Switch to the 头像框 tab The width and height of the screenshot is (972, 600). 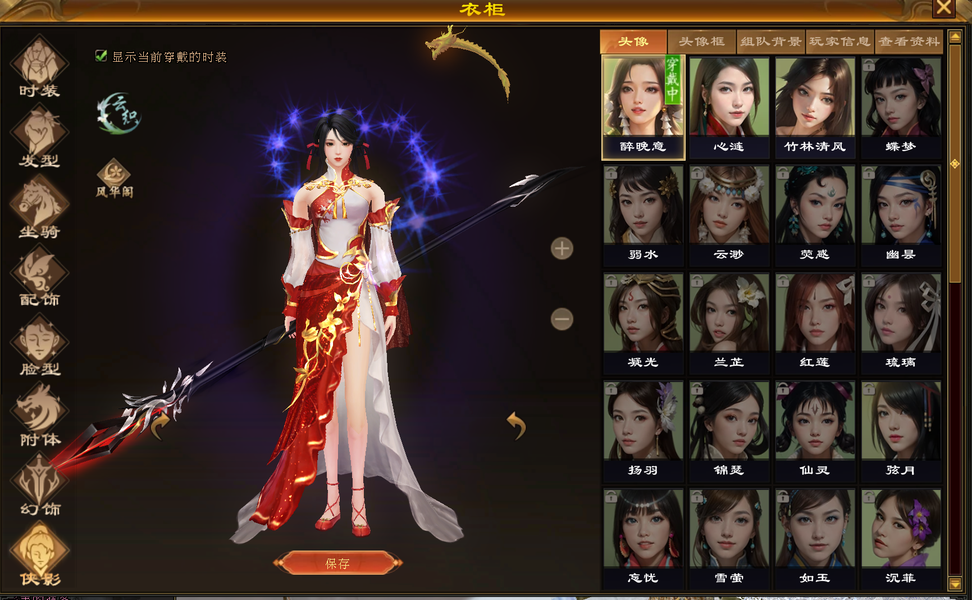(701, 42)
